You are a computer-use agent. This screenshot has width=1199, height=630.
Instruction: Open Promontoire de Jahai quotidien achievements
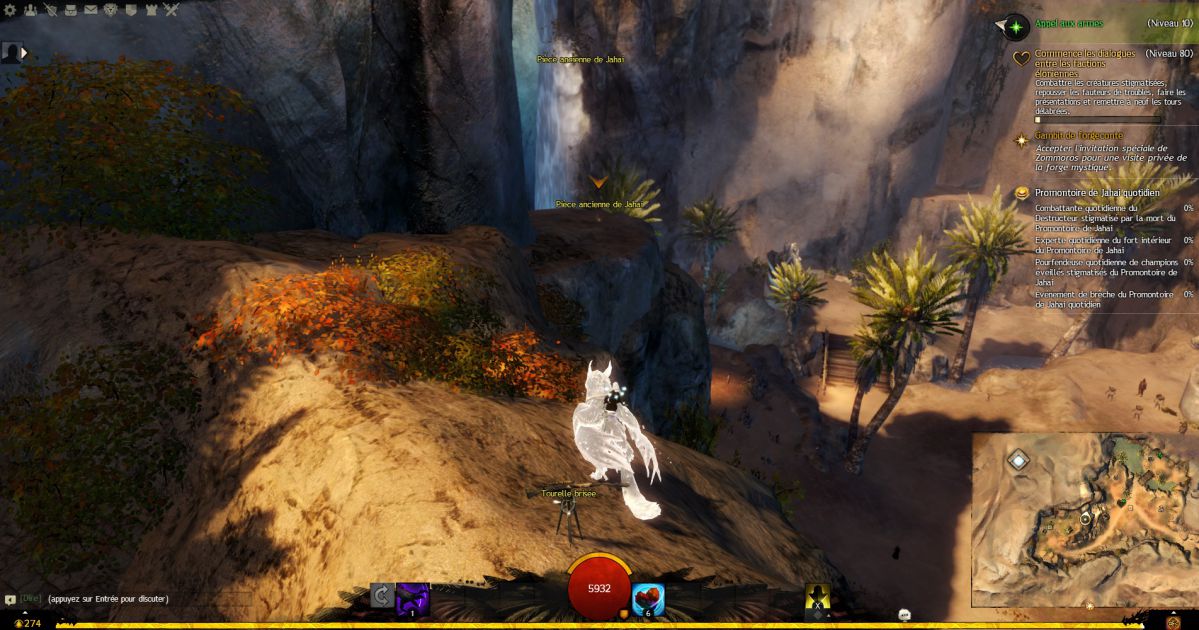(1097, 192)
